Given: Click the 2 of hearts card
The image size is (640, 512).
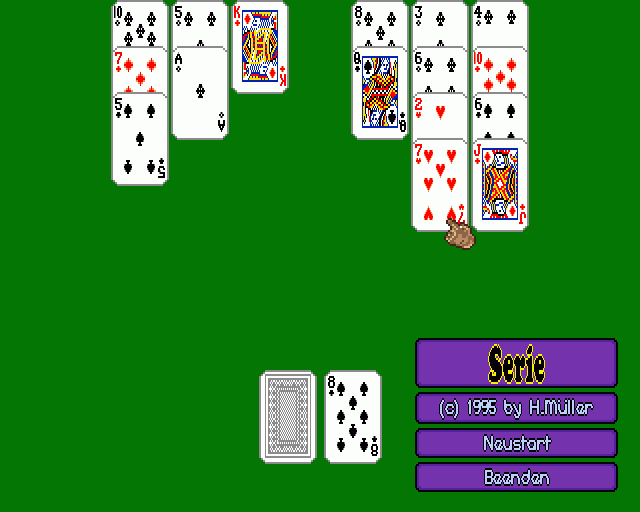Looking at the screenshot, I should [x=440, y=114].
